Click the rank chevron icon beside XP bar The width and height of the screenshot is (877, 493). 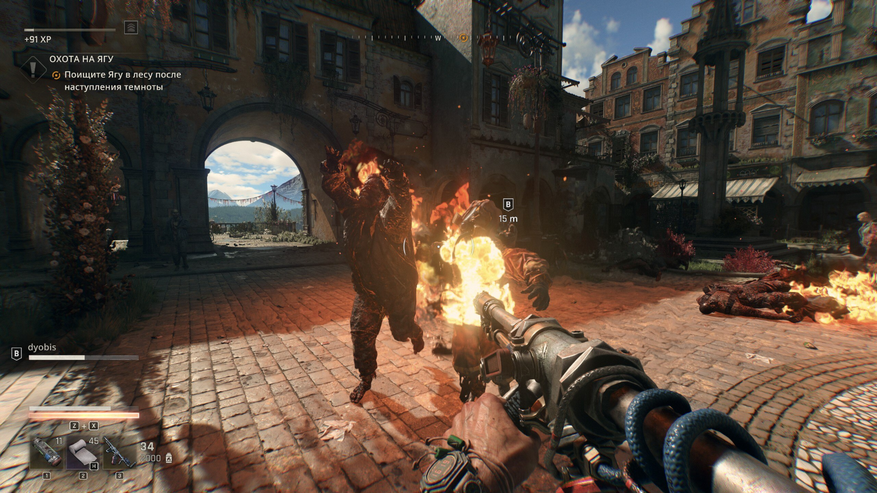[x=131, y=28]
